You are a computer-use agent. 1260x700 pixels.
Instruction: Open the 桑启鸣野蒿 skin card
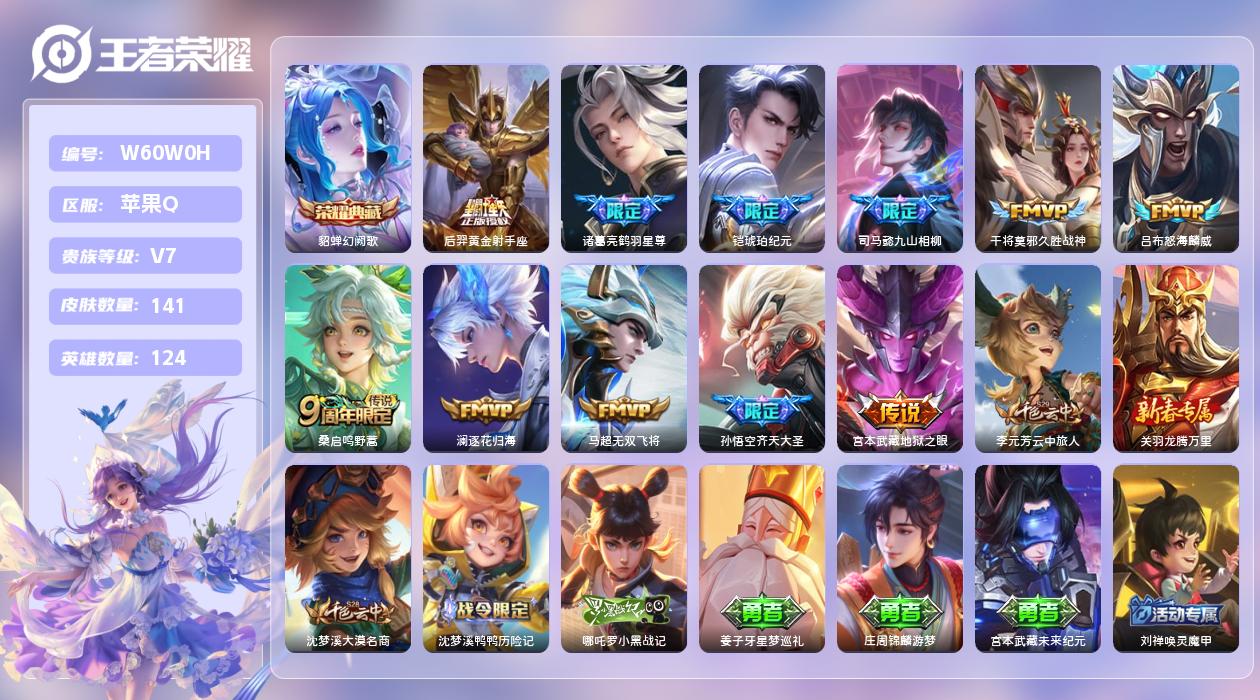[x=348, y=358]
